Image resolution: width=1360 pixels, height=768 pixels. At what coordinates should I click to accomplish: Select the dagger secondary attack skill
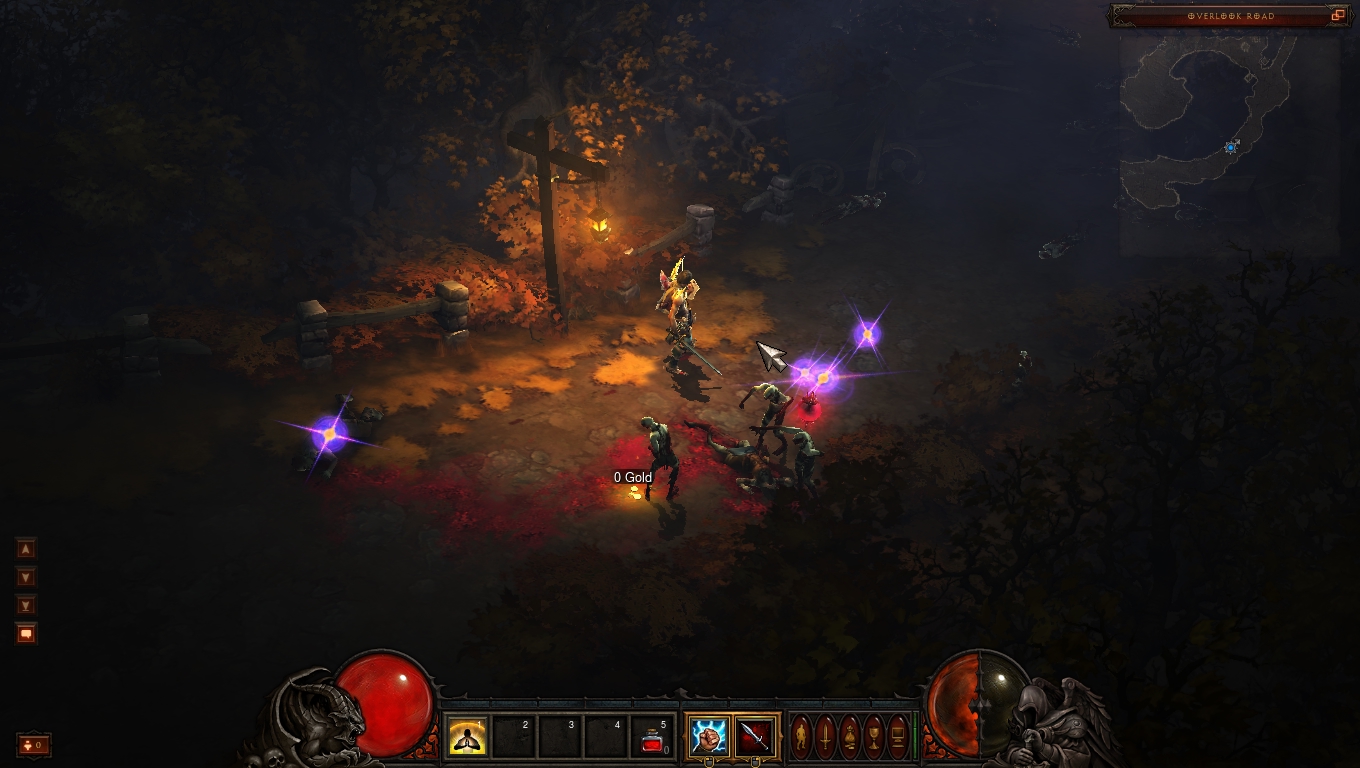tap(756, 738)
